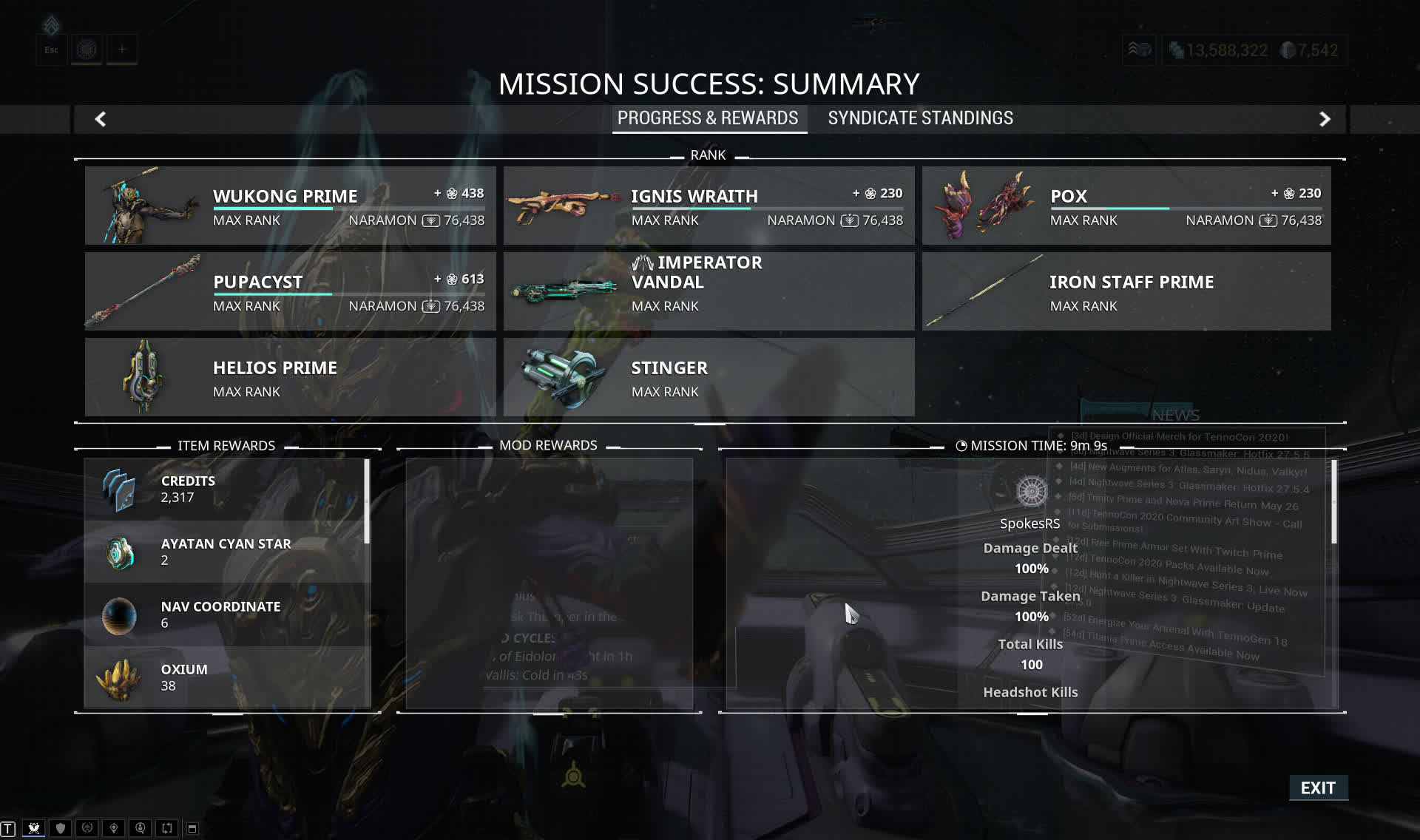
Task: Switch to the Syndicate Standings tab
Action: 920,118
